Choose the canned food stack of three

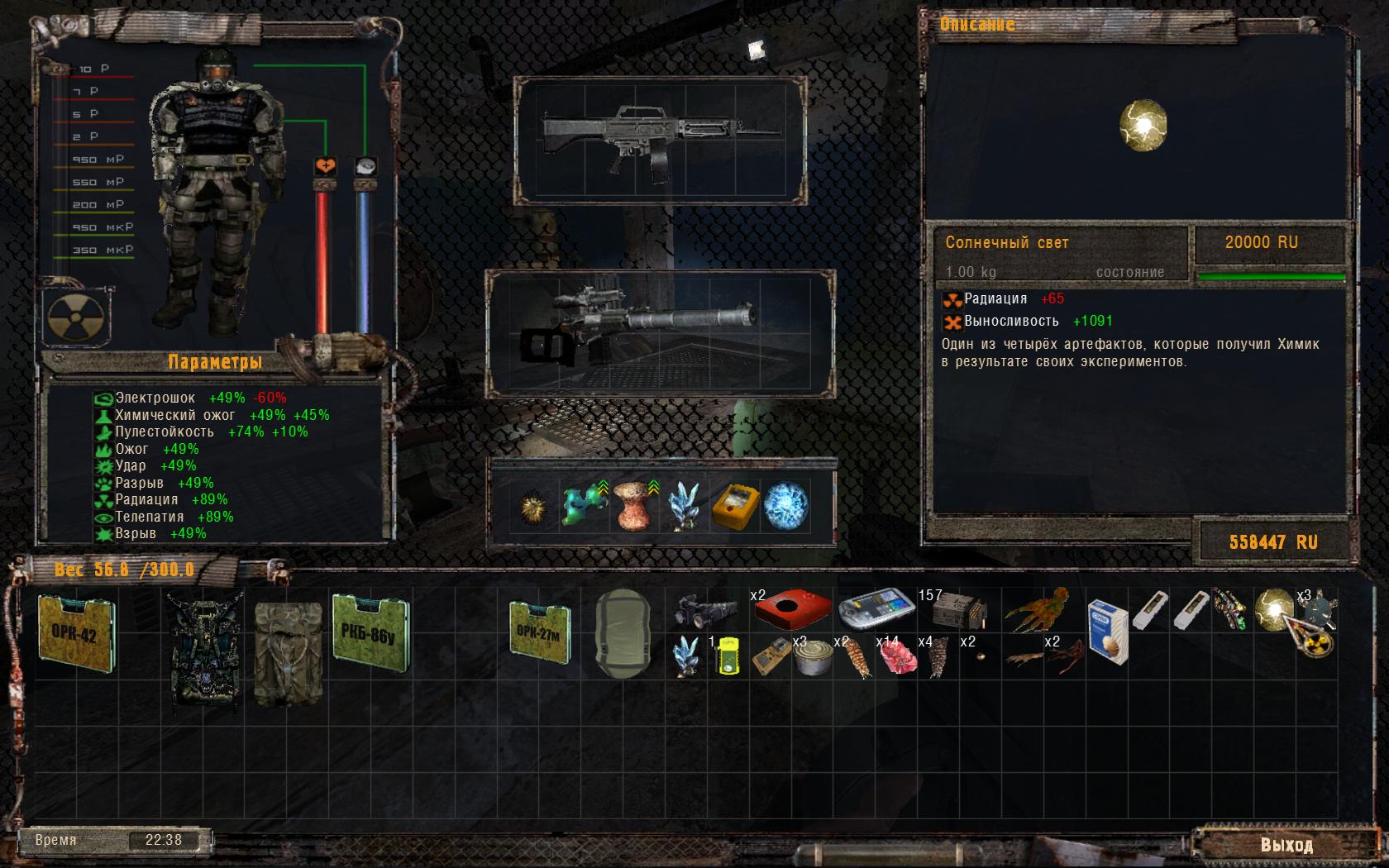click(810, 659)
